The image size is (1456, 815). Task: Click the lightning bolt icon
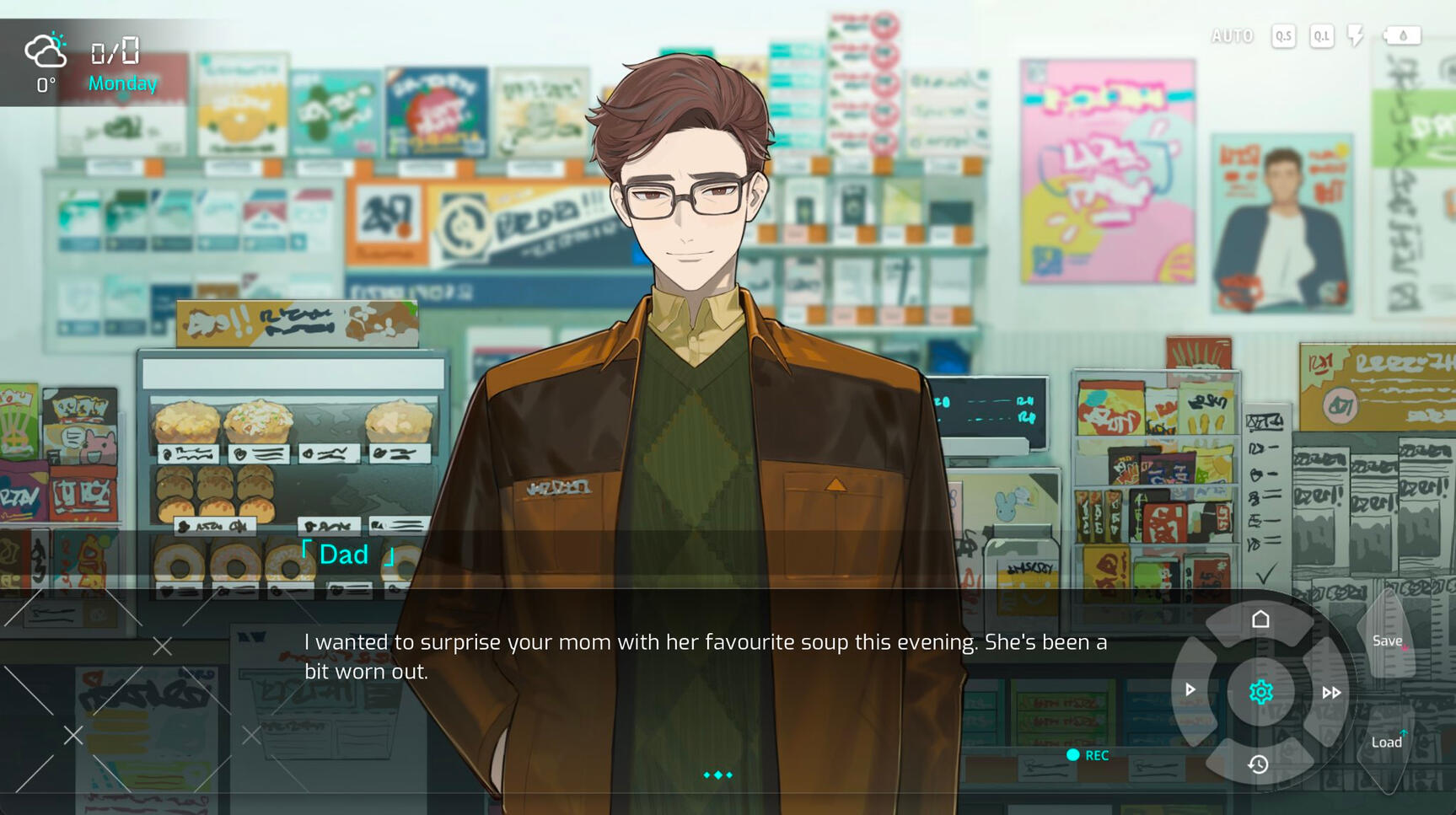coord(1355,36)
